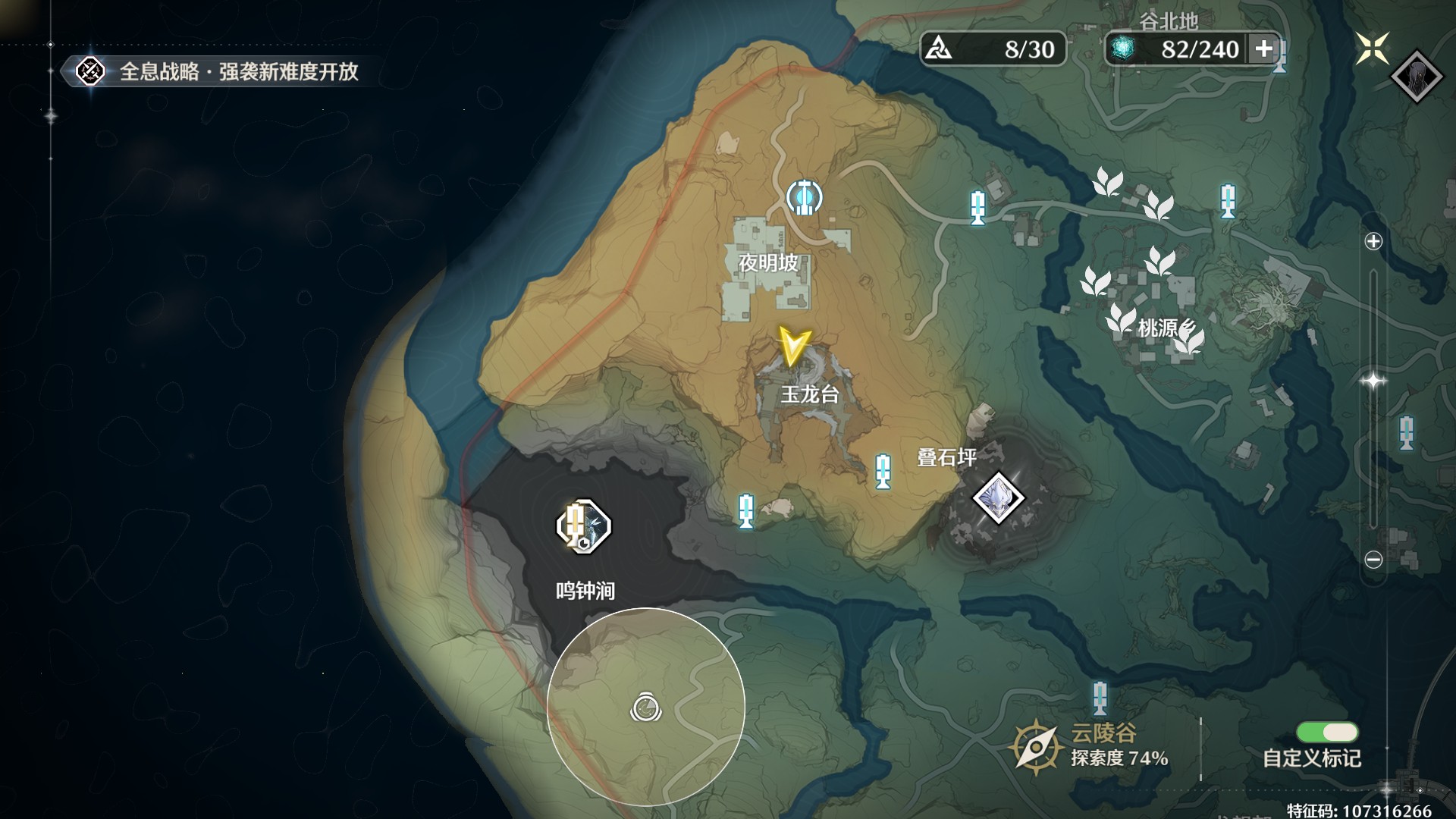Click the map zoom slider handle
This screenshot has width=1456, height=819.
tap(1373, 380)
